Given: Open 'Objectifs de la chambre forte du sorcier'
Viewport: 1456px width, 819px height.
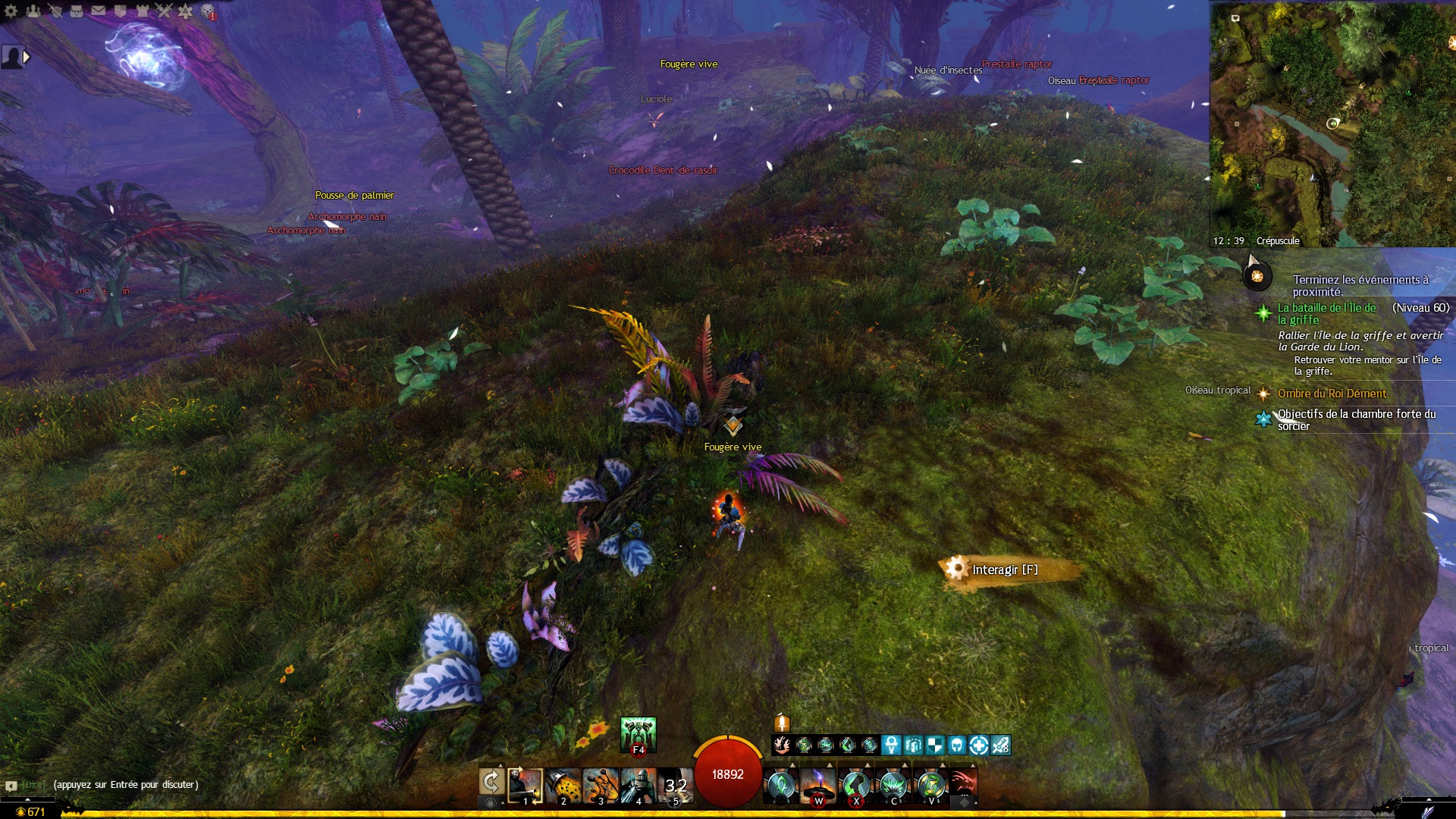Looking at the screenshot, I should 1356,419.
